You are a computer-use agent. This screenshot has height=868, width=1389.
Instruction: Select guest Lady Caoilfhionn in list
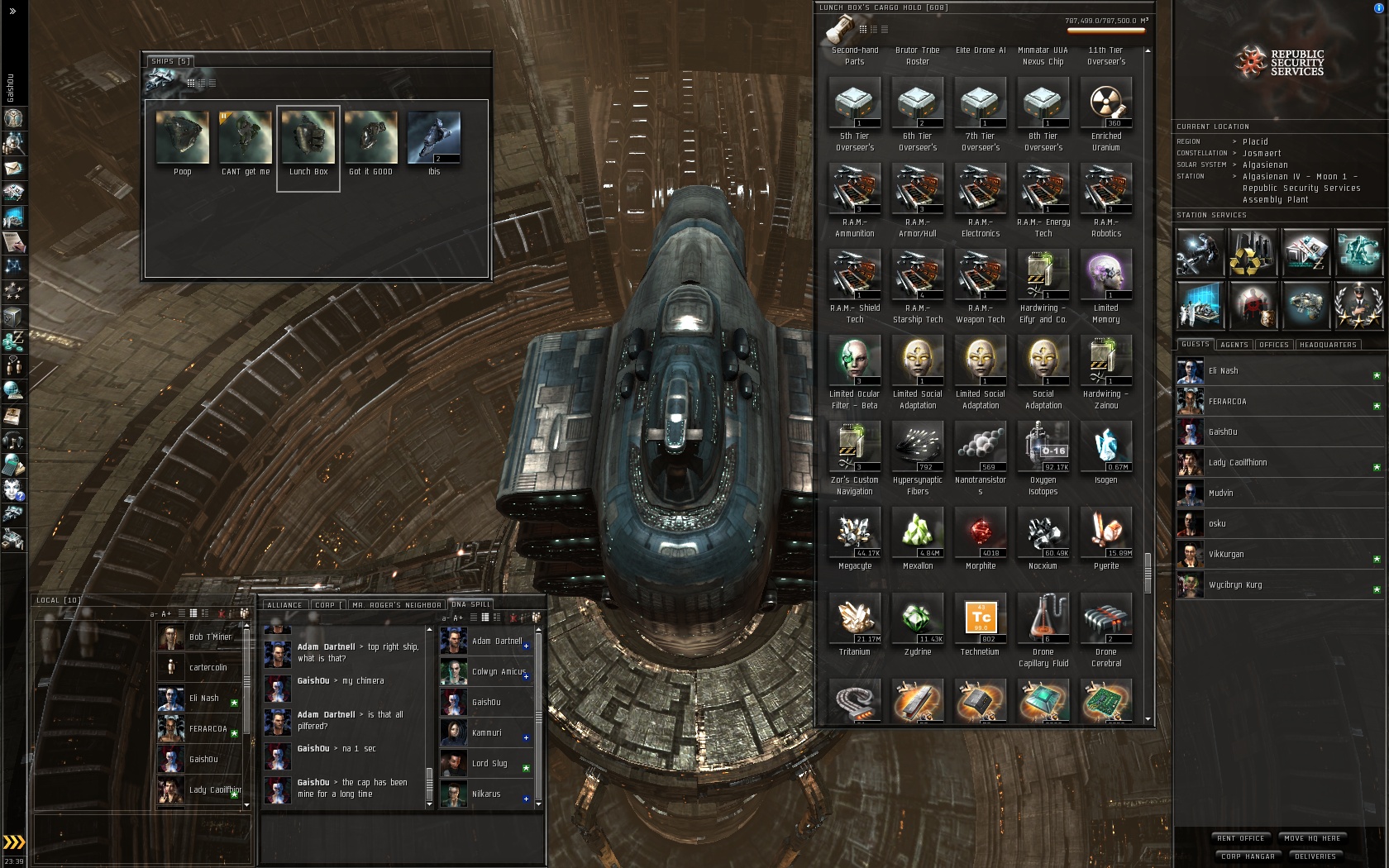[1237, 463]
